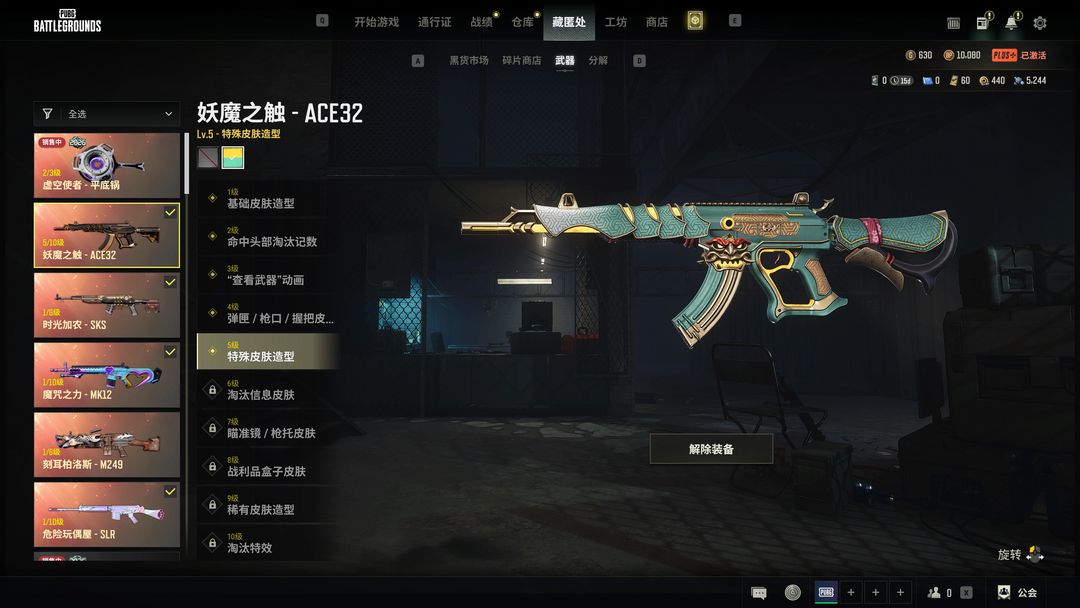This screenshot has height=608, width=1080.
Task: Open the 工坊 tab
Action: pyautogui.click(x=616, y=22)
